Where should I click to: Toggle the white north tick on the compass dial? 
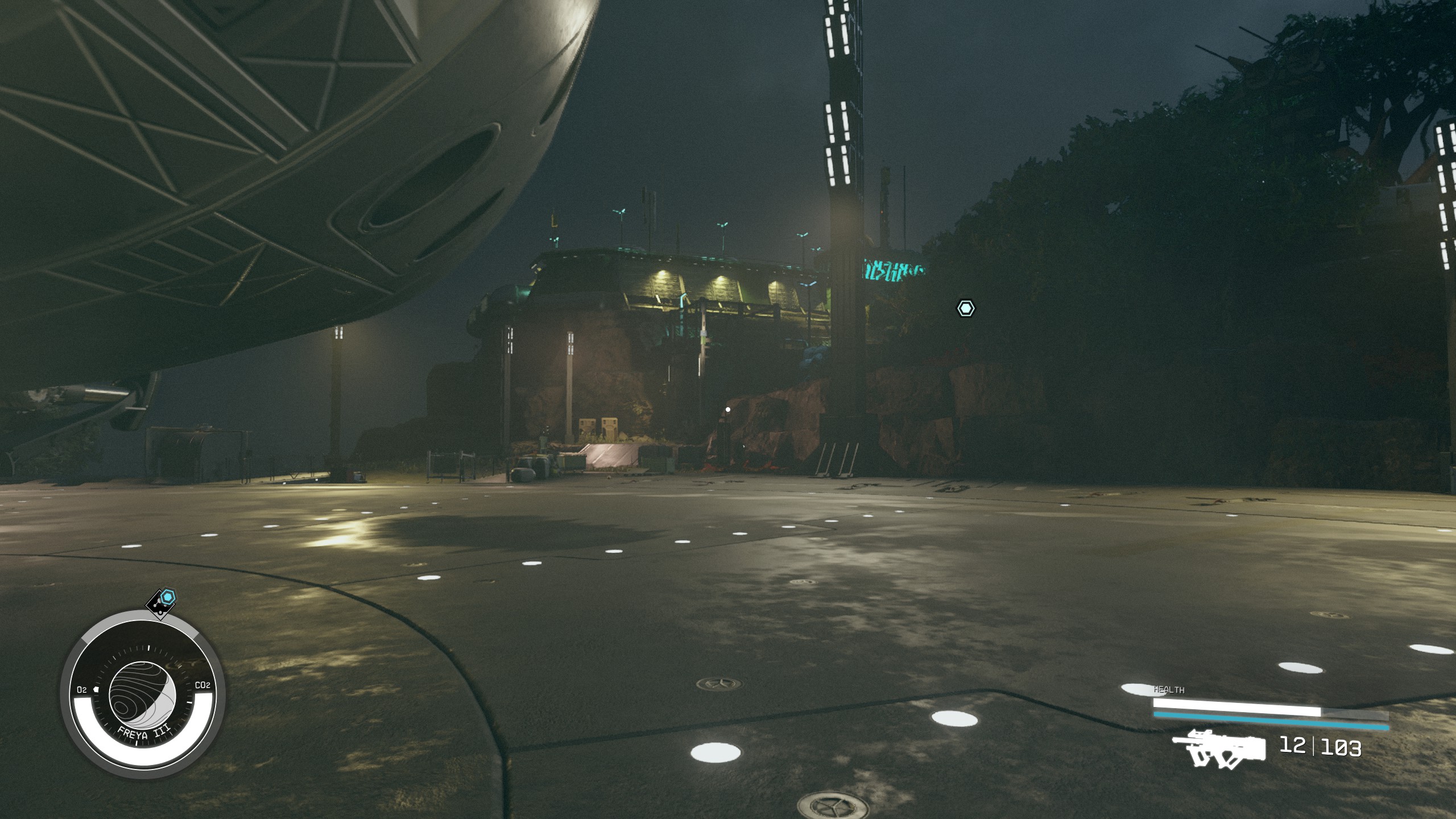tap(149, 648)
